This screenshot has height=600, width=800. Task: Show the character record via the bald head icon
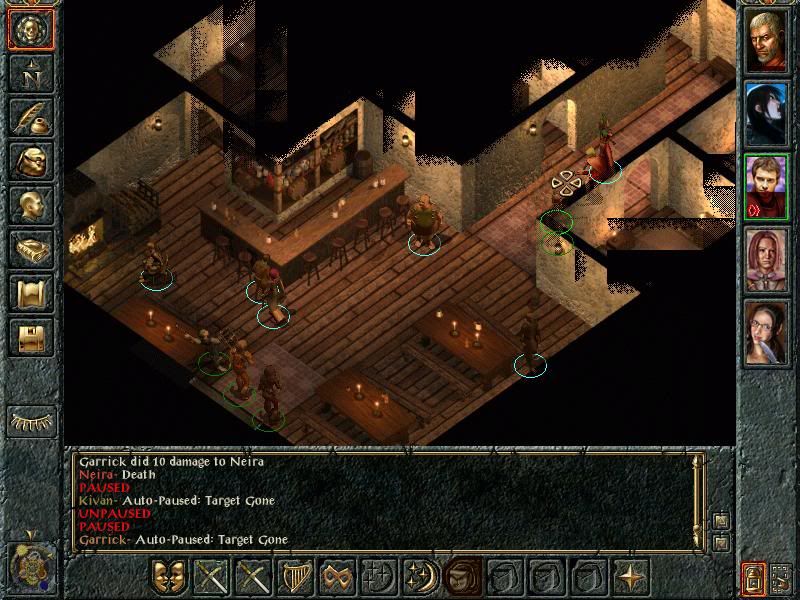tap(31, 205)
